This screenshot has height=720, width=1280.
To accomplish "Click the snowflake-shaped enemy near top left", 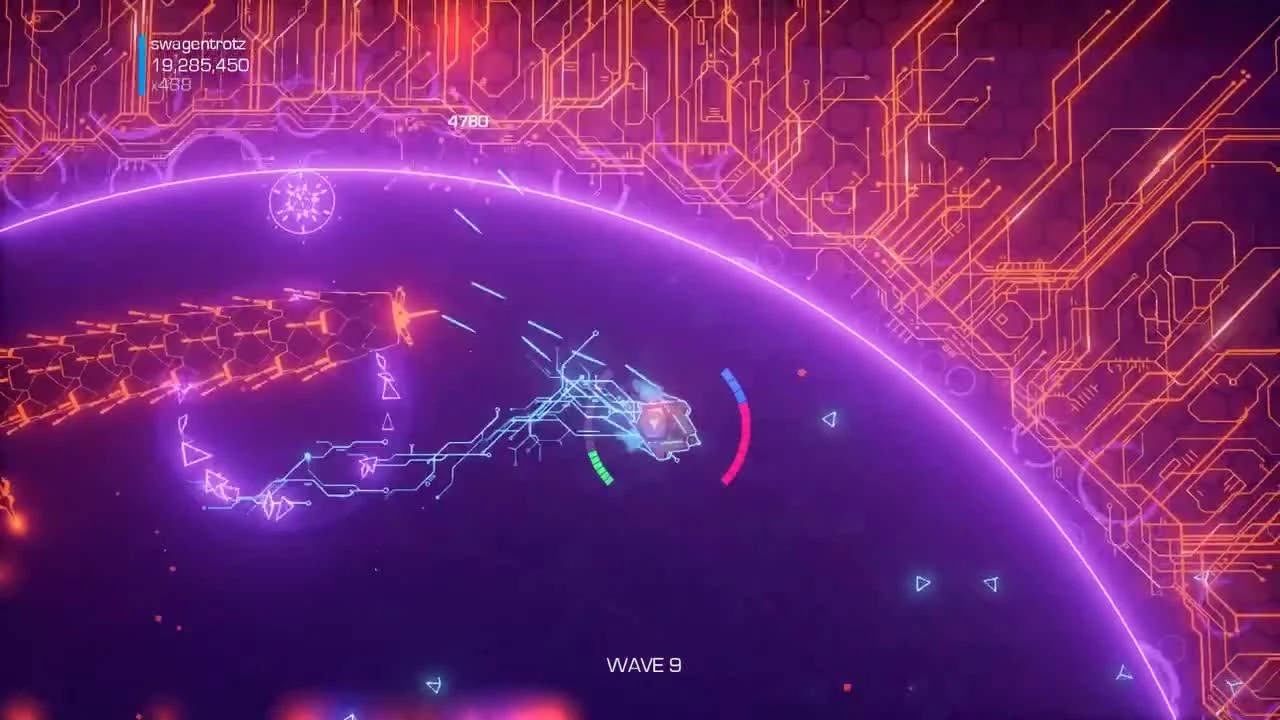I will click(x=301, y=201).
